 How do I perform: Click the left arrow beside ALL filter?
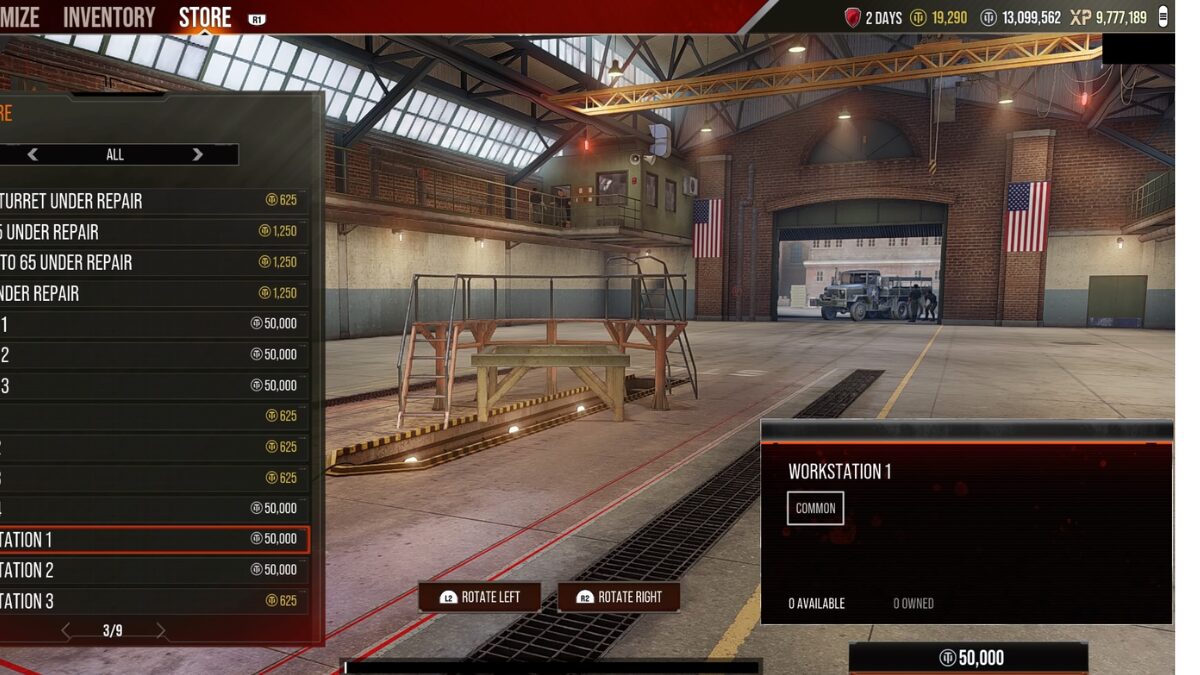point(33,154)
